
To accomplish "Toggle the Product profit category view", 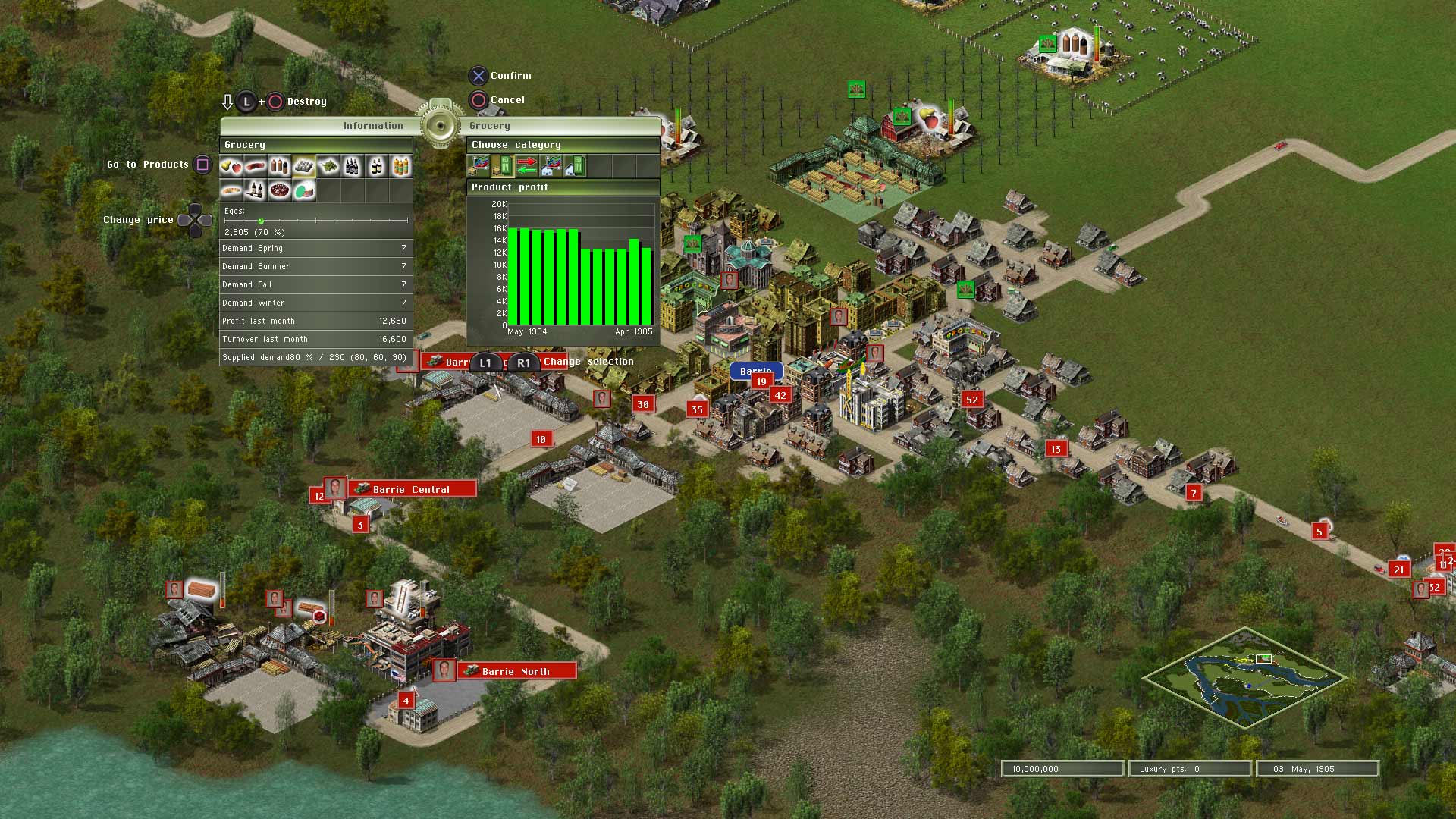I will 504,166.
